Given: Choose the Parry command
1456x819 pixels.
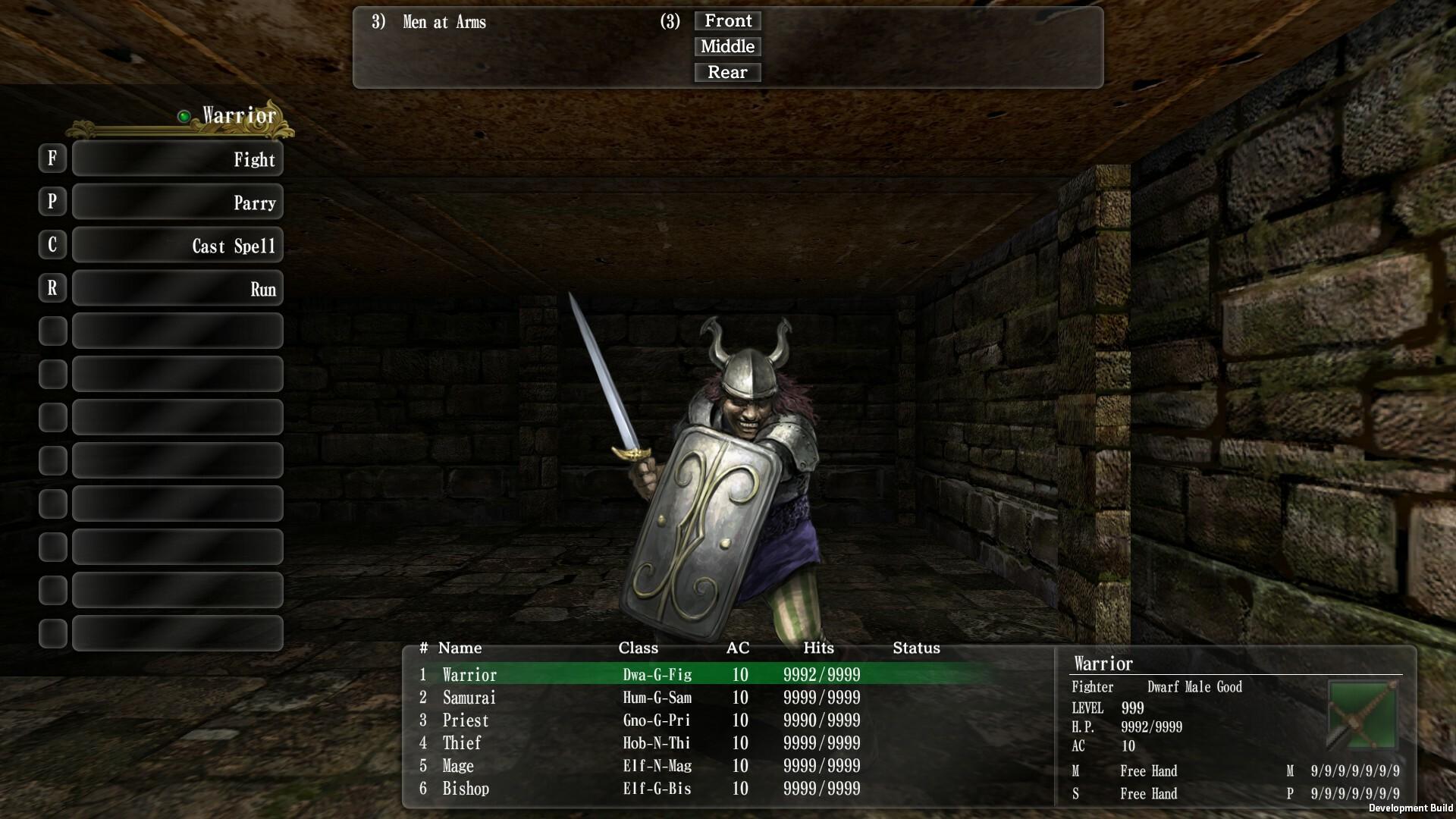Looking at the screenshot, I should pyautogui.click(x=177, y=202).
